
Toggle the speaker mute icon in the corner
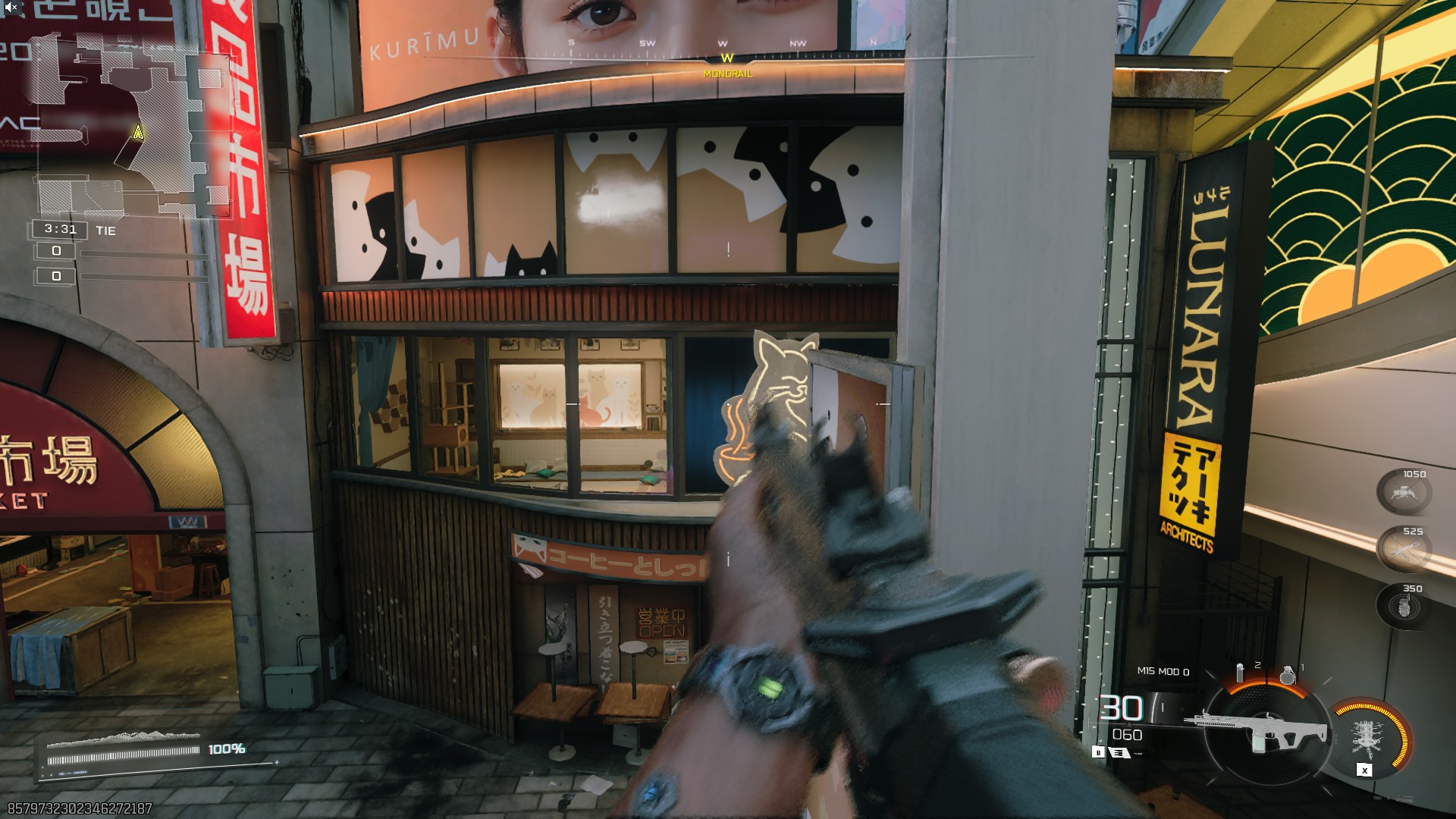11,8
